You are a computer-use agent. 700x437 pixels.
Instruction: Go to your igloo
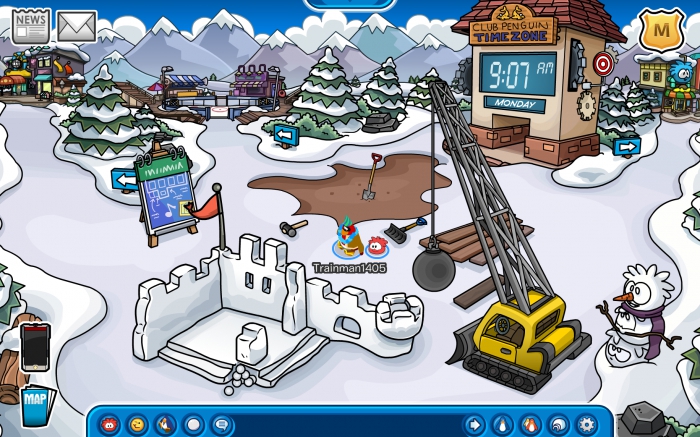coord(559,424)
